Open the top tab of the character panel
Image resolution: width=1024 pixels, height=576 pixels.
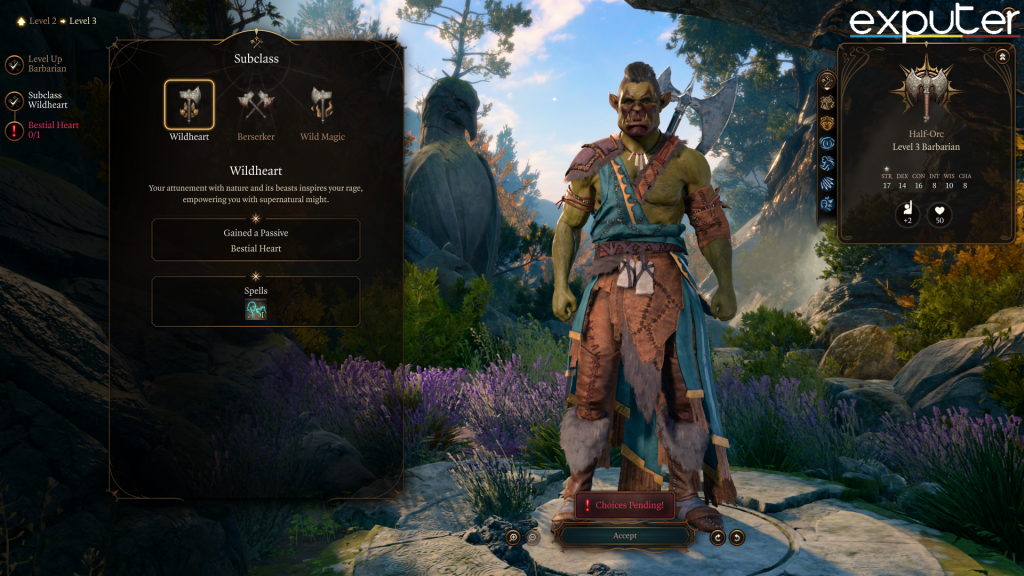coord(828,82)
